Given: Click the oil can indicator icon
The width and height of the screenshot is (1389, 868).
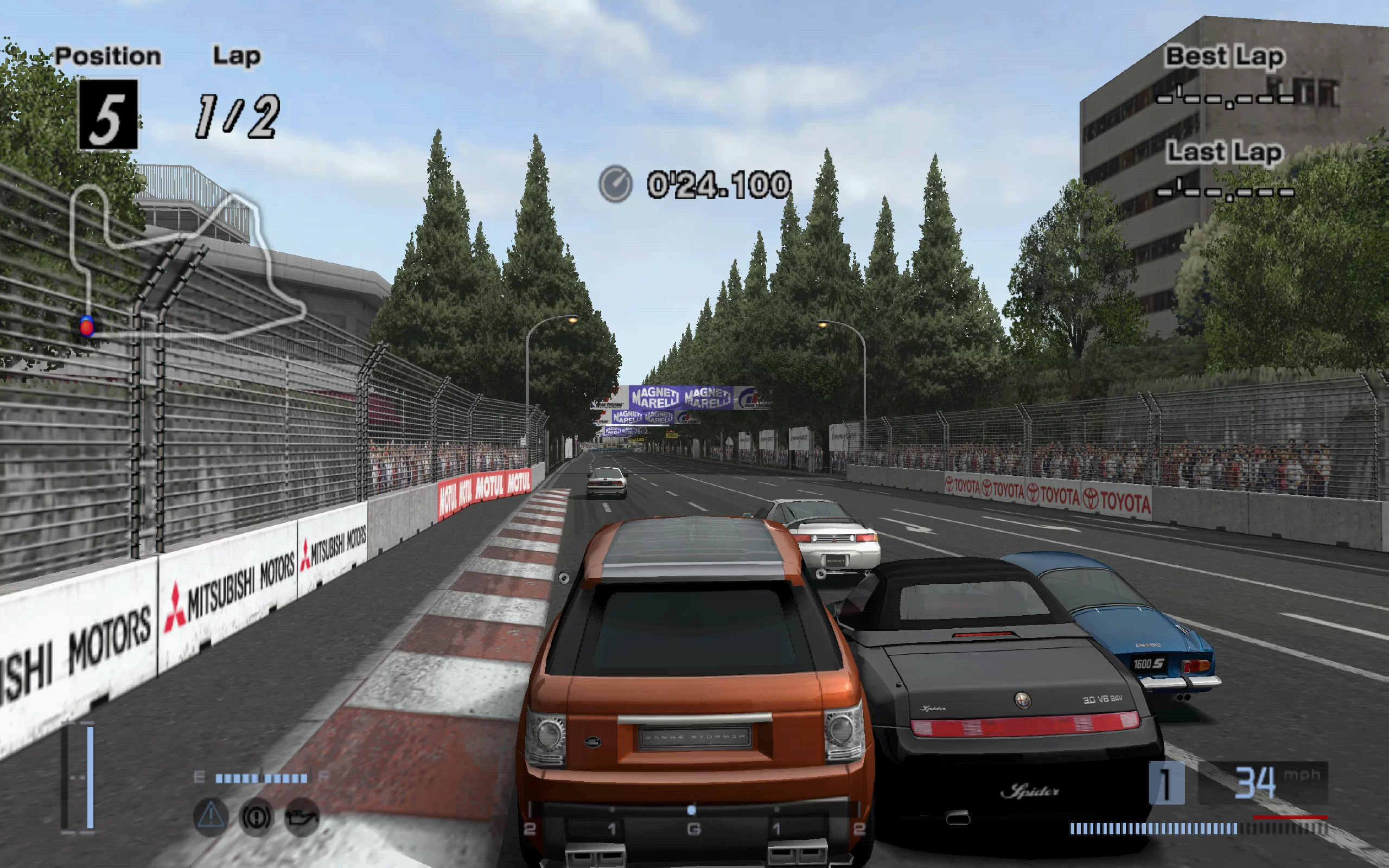Looking at the screenshot, I should (x=302, y=816).
